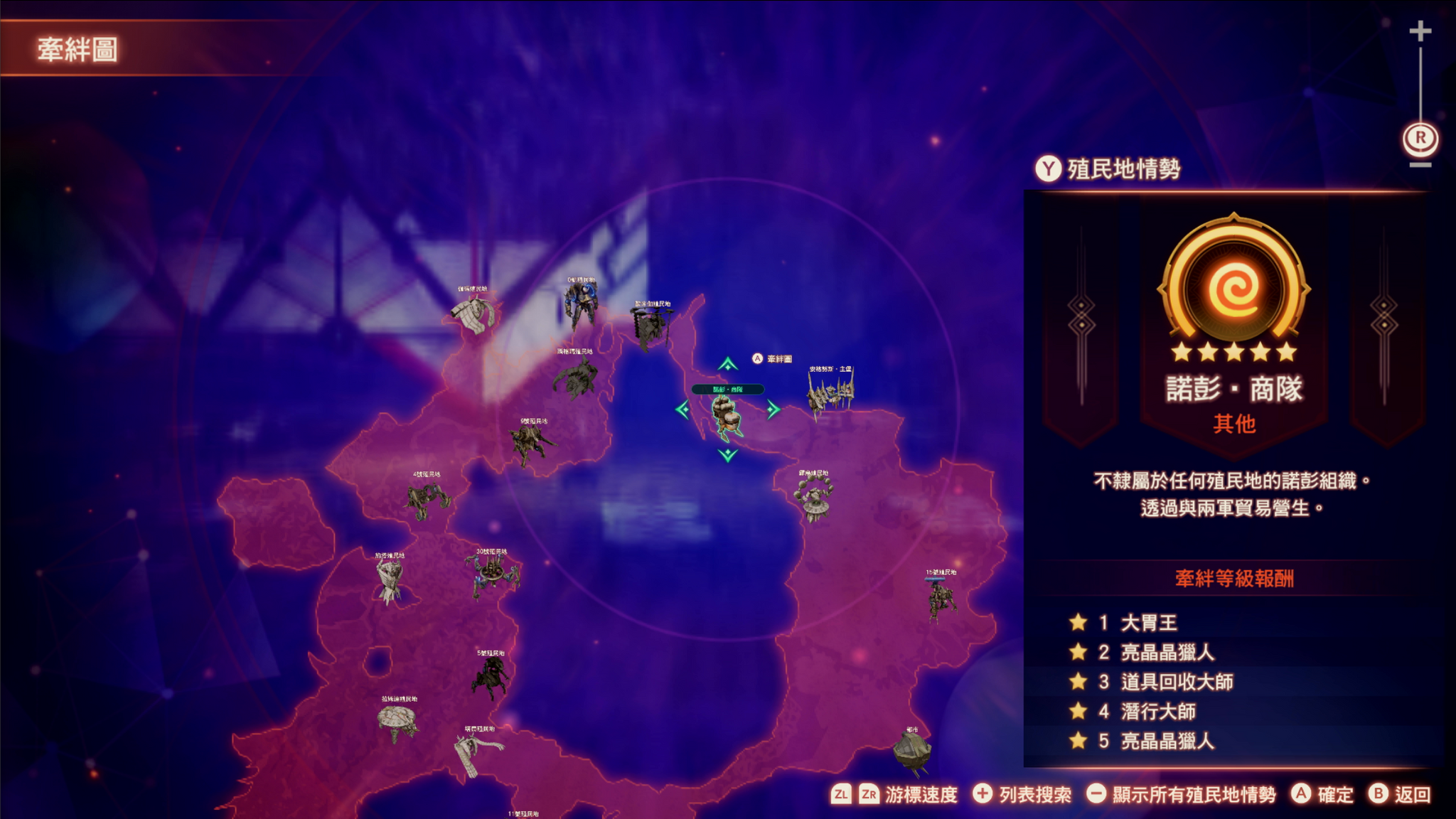The height and width of the screenshot is (819, 1456).
Task: Select the 4號殖民地 map marker
Action: tap(427, 499)
